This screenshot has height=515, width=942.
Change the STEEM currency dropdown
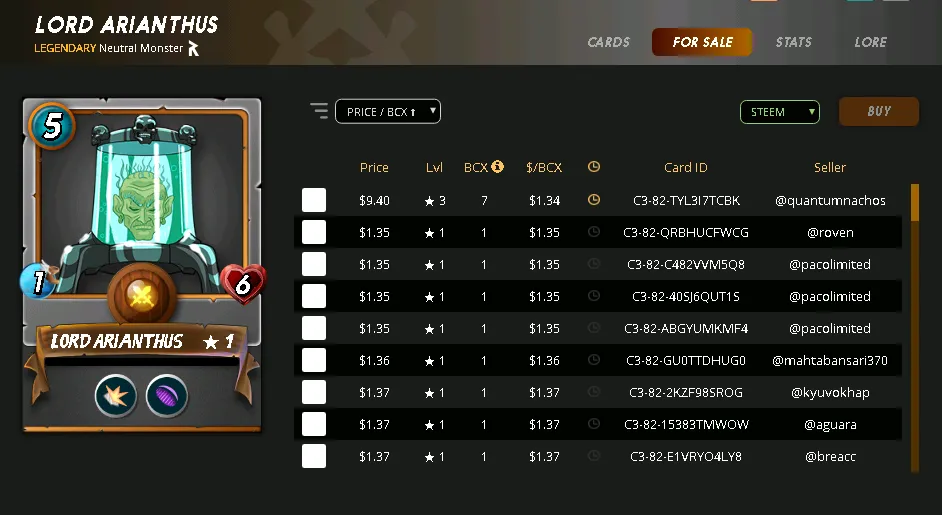pyautogui.click(x=779, y=112)
